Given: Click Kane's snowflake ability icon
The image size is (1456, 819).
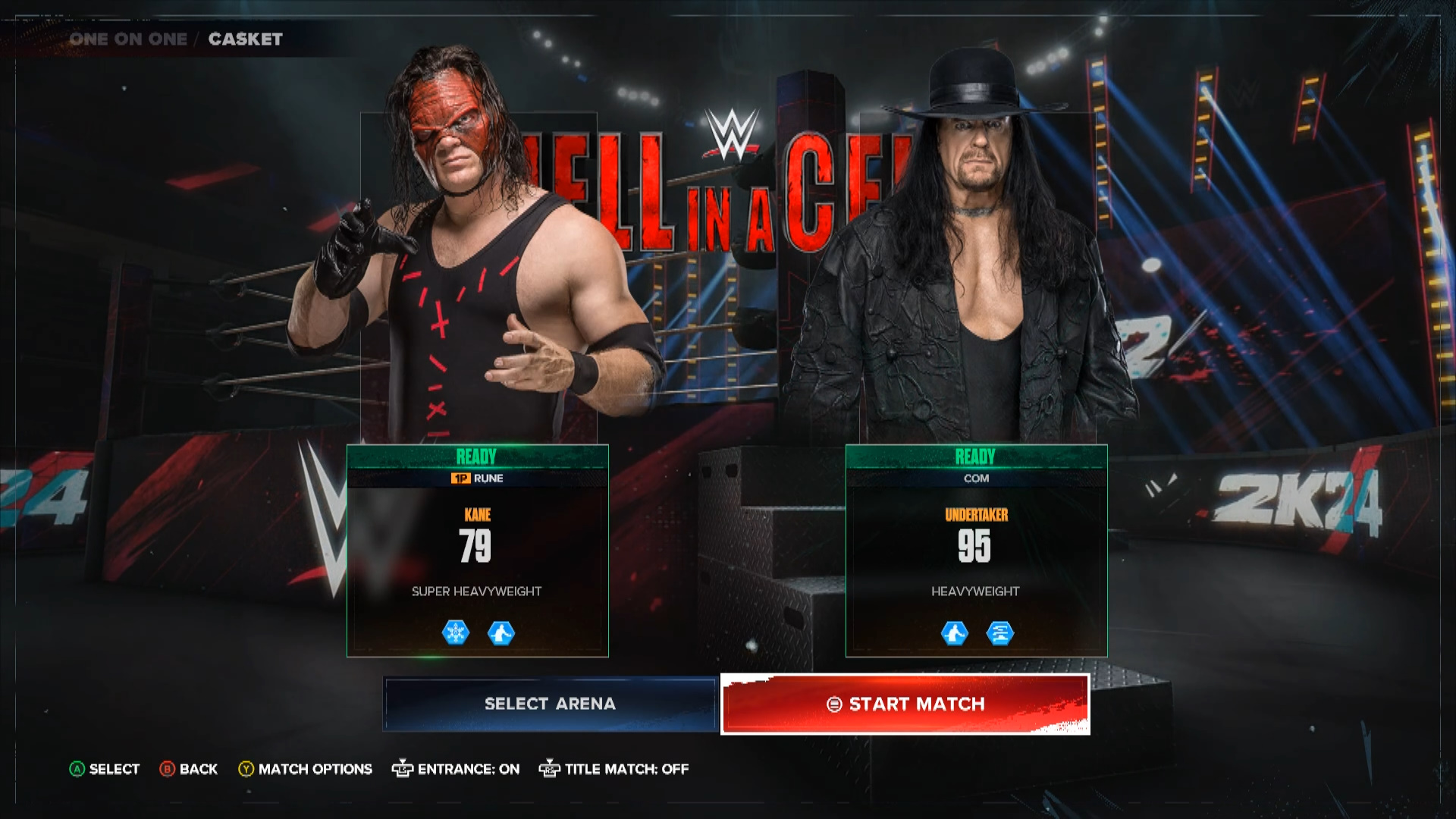Looking at the screenshot, I should coord(456,632).
